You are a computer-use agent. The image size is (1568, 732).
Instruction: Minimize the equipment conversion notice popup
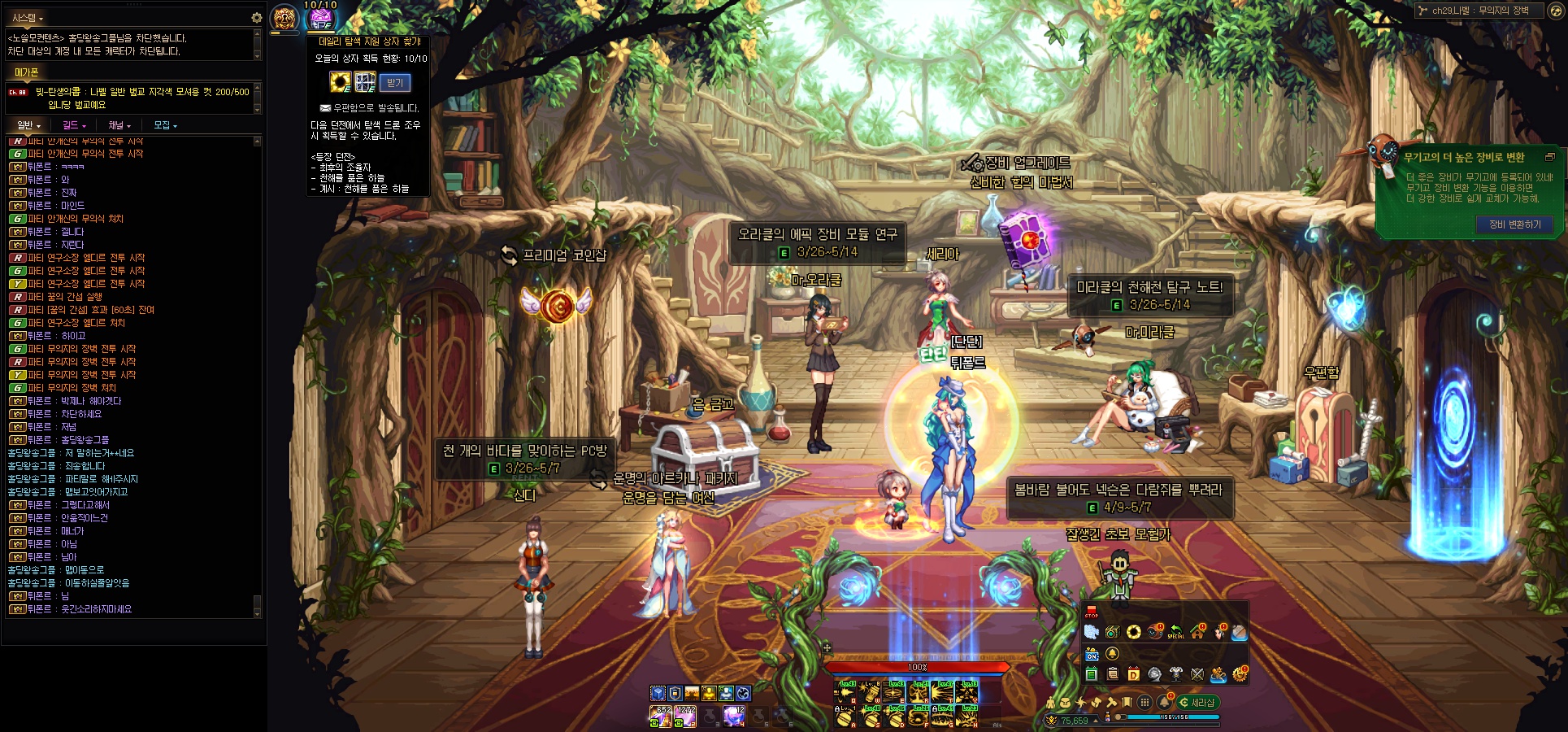point(1549,157)
